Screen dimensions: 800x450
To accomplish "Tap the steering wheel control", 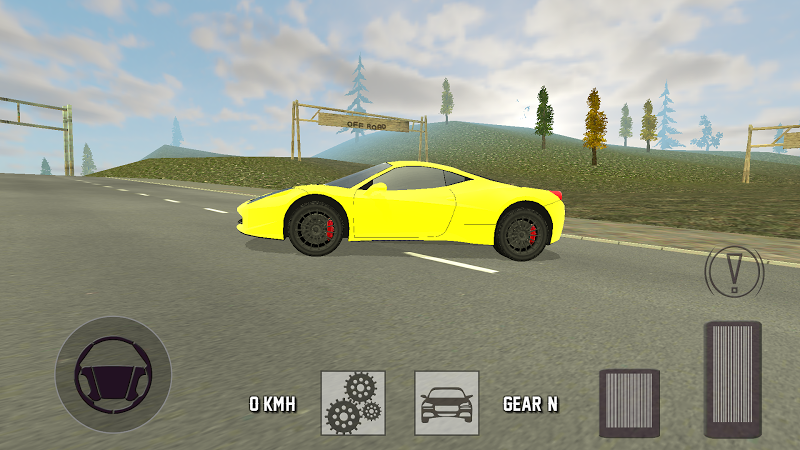I will pyautogui.click(x=113, y=374).
